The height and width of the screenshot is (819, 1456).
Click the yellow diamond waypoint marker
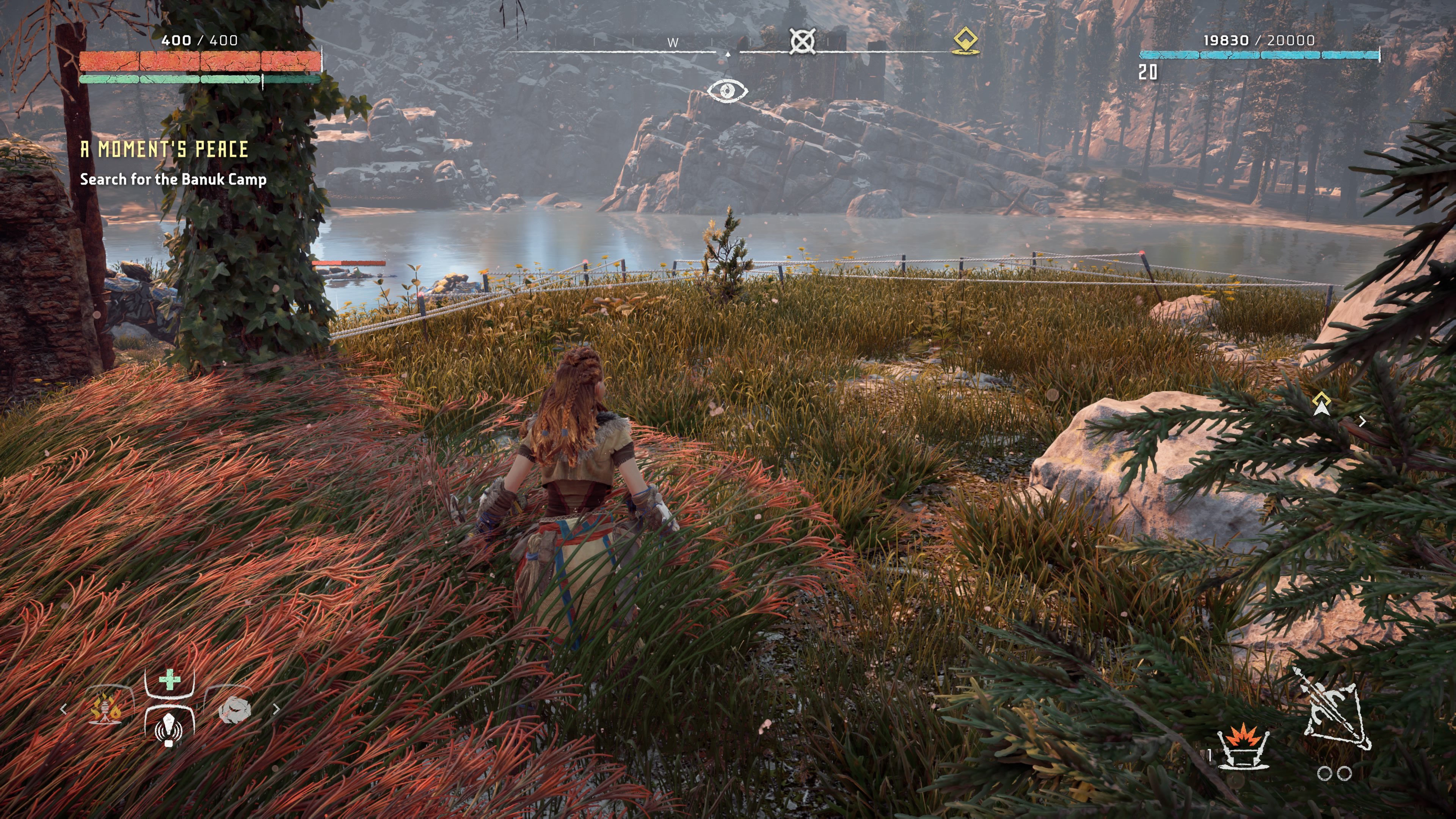(1321, 403)
